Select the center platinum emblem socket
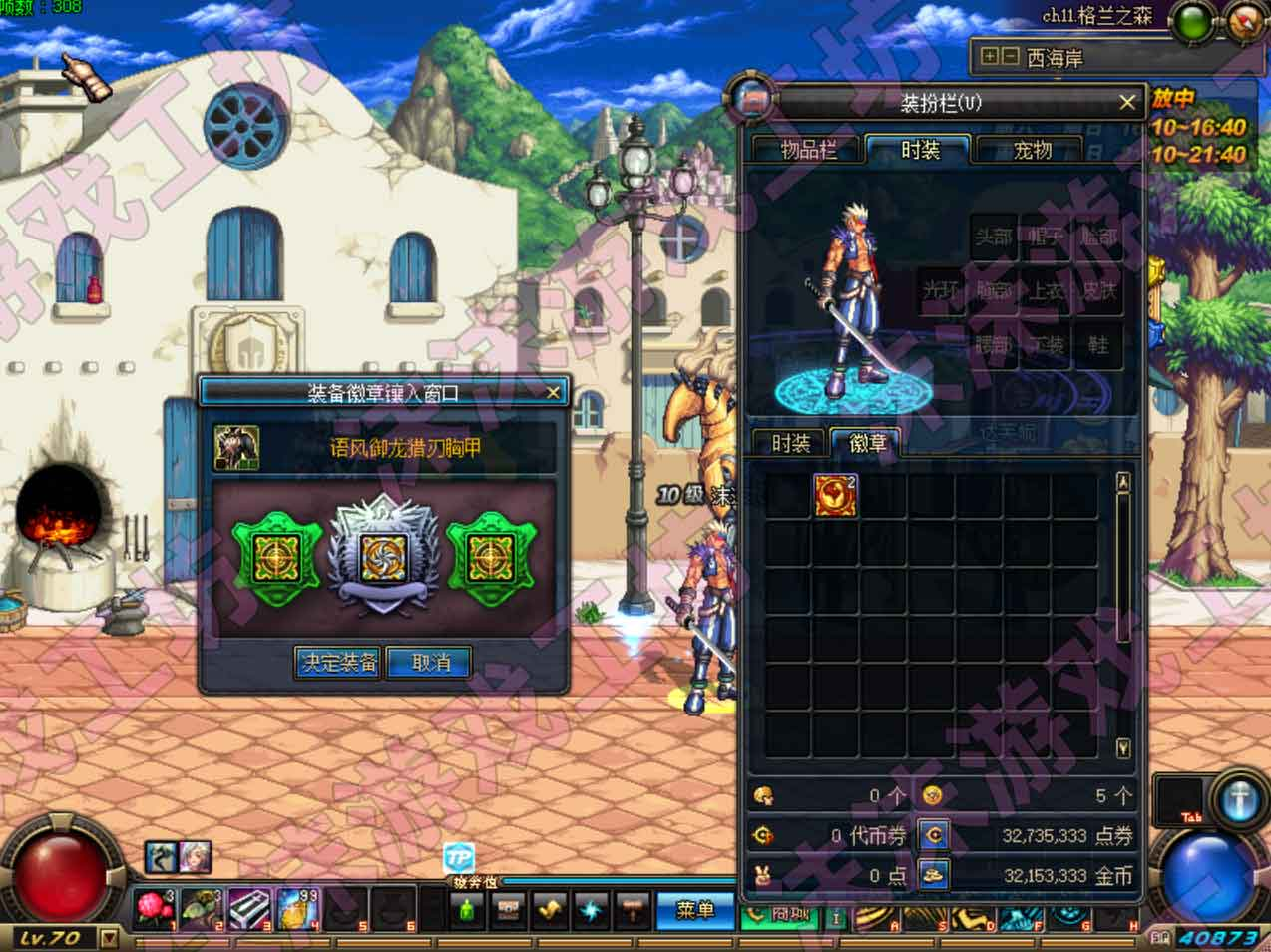 383,555
